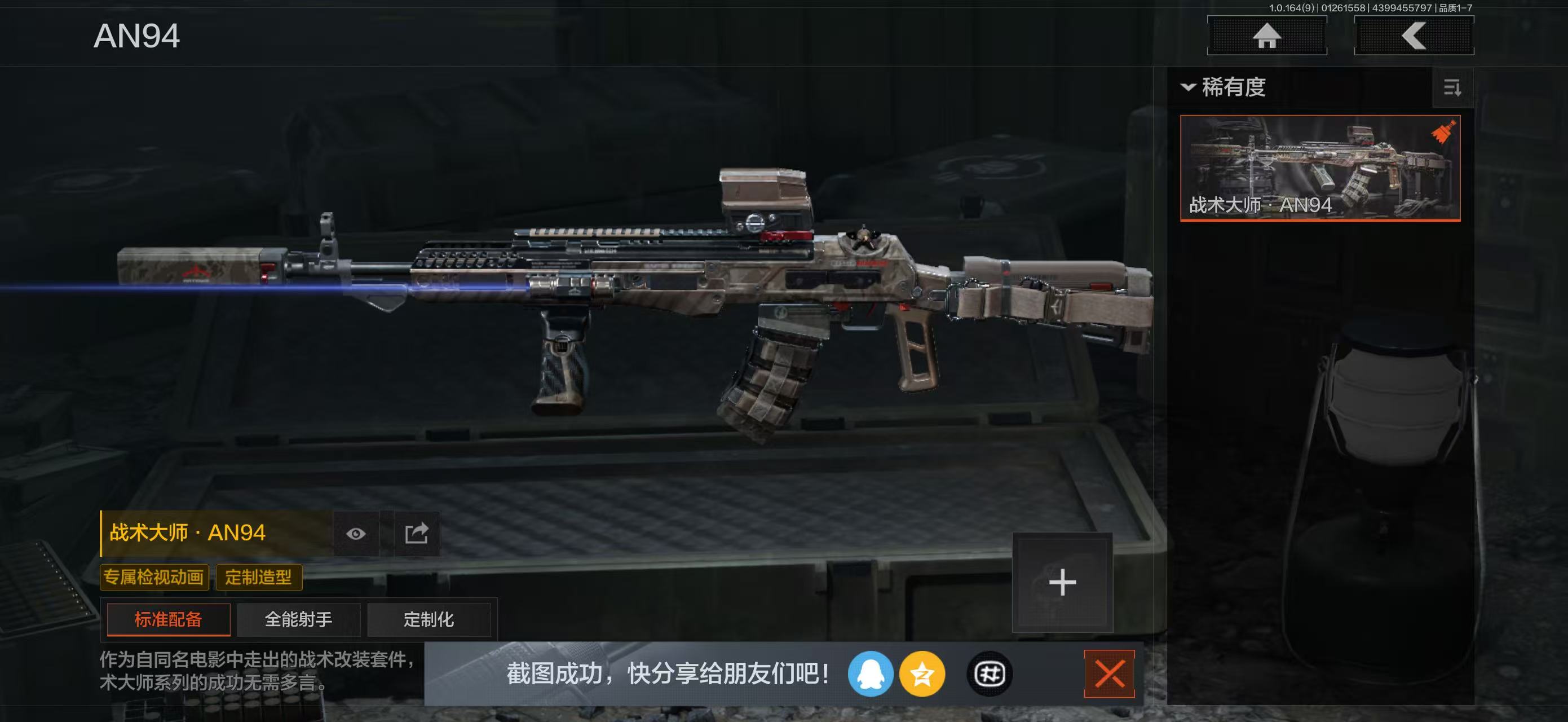Screen dimensions: 1568x722
Task: Toggle the eye preview icon near the weapon name
Action: [x=356, y=533]
